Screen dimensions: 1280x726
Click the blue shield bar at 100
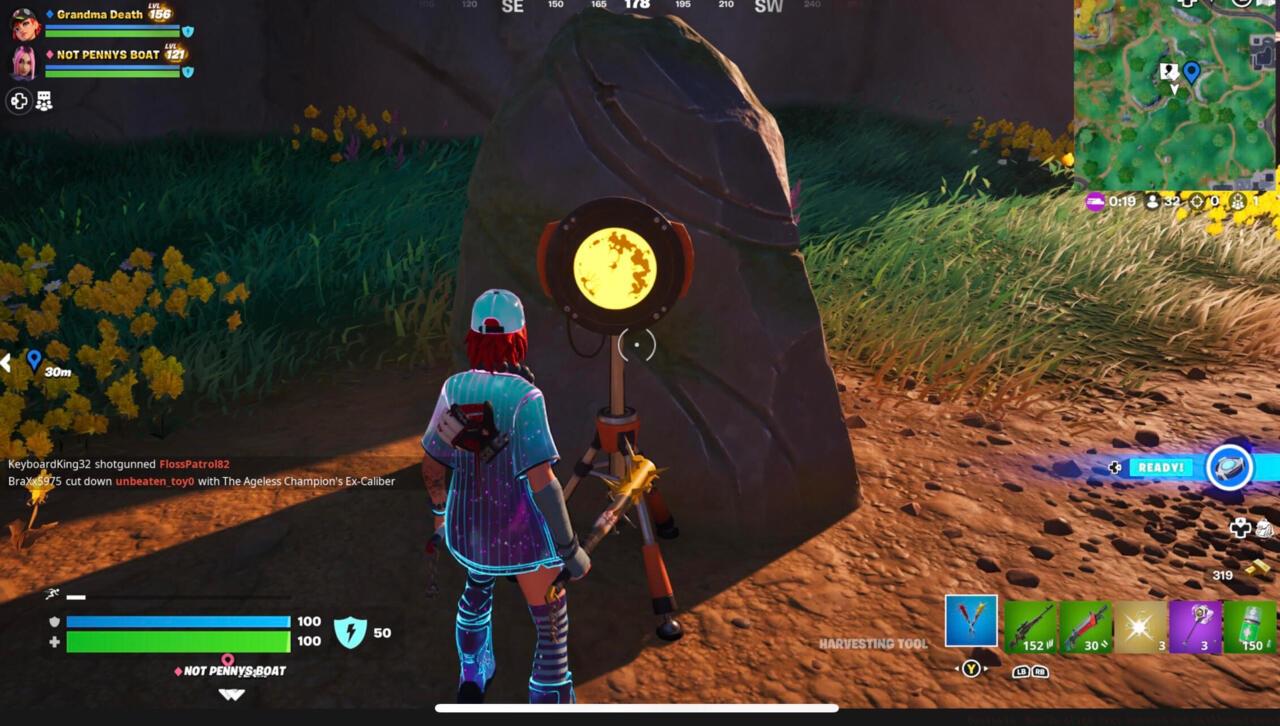178,622
